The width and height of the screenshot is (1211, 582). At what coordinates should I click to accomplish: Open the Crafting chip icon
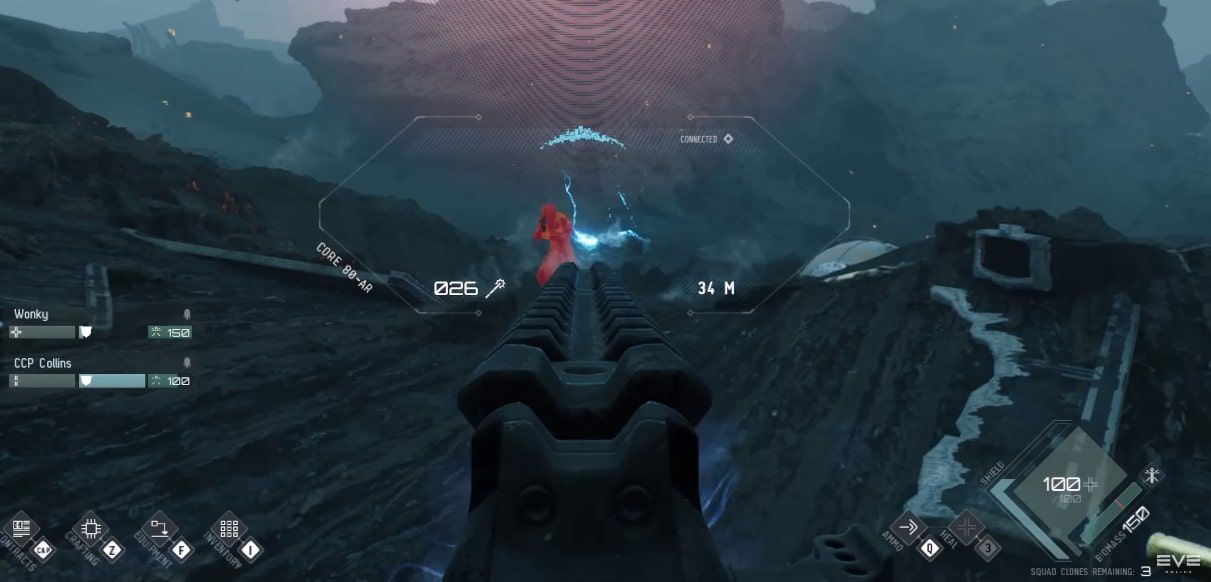pyautogui.click(x=90, y=528)
